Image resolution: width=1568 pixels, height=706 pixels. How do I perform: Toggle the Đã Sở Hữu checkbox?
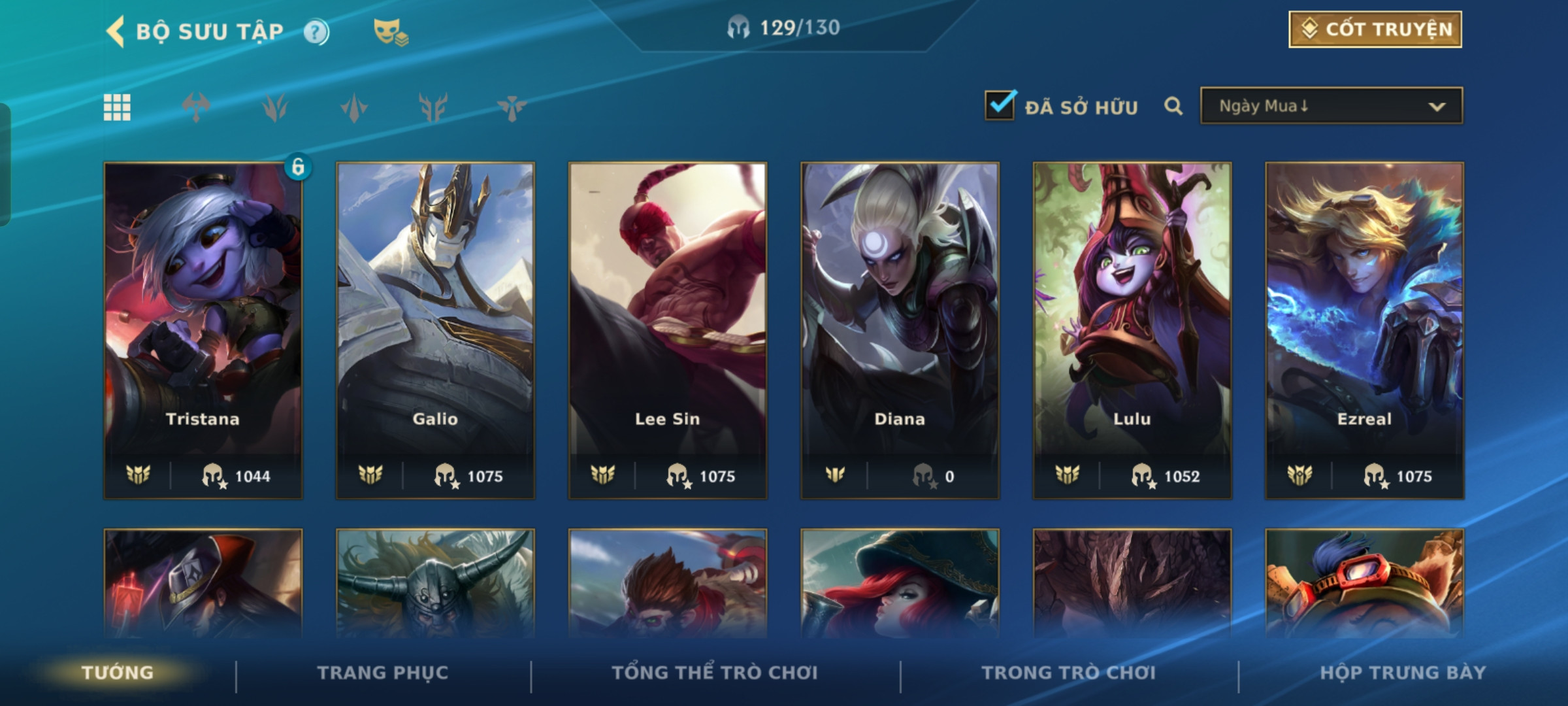pyautogui.click(x=1000, y=106)
